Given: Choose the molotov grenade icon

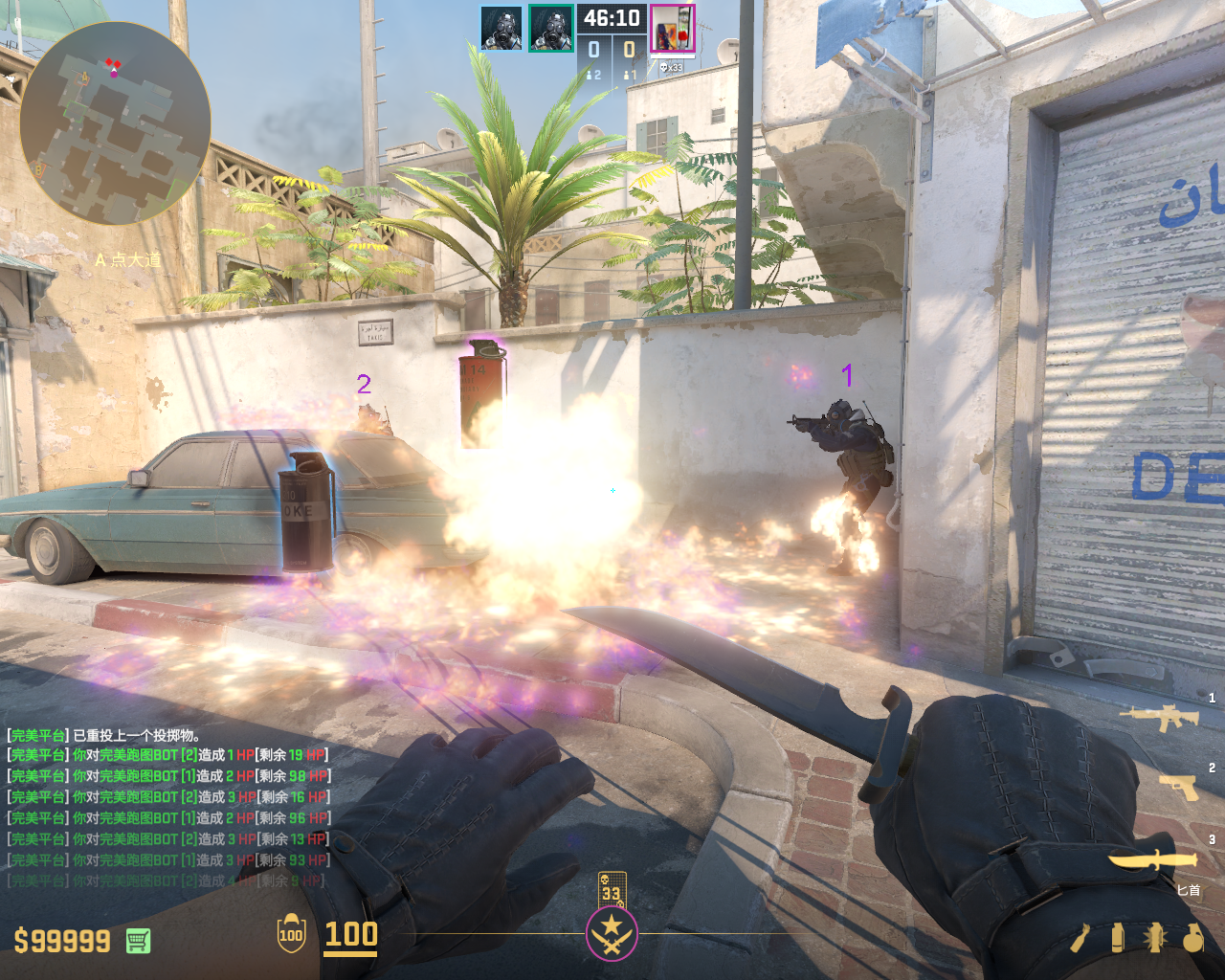Looking at the screenshot, I should click(1080, 938).
